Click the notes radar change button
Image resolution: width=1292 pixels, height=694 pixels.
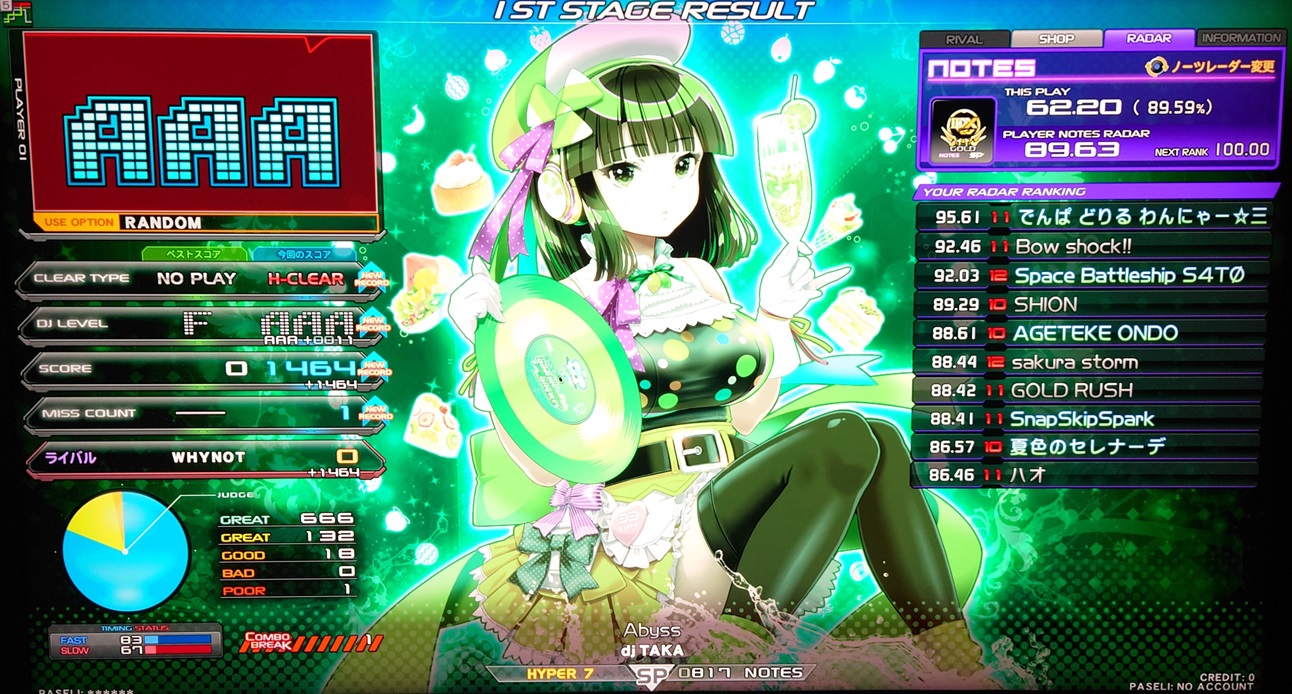click(1210, 67)
